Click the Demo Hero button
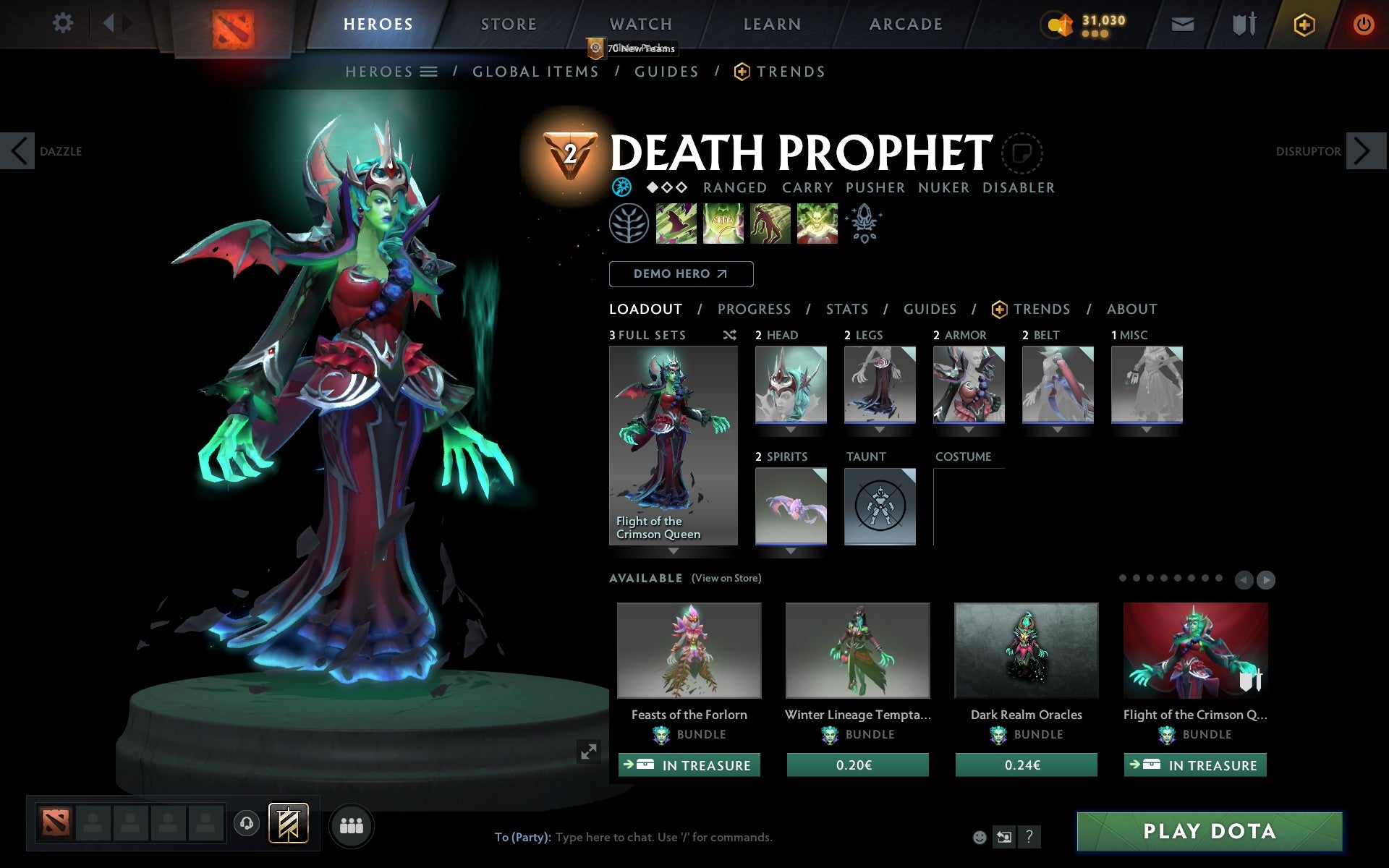Viewport: 1389px width, 868px height. [681, 274]
